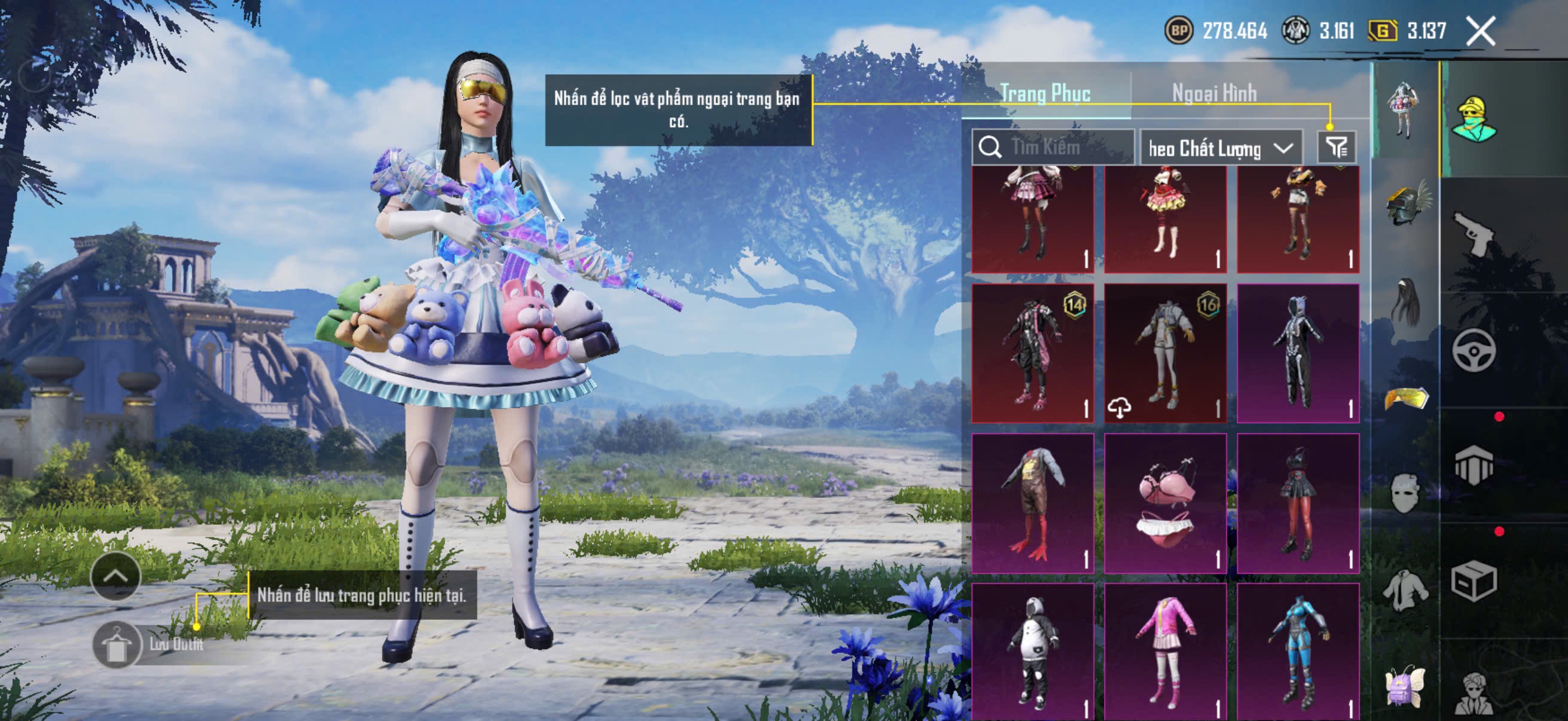Image resolution: width=1568 pixels, height=721 pixels.
Task: Open the Ngoại Hình tab
Action: pyautogui.click(x=1215, y=93)
